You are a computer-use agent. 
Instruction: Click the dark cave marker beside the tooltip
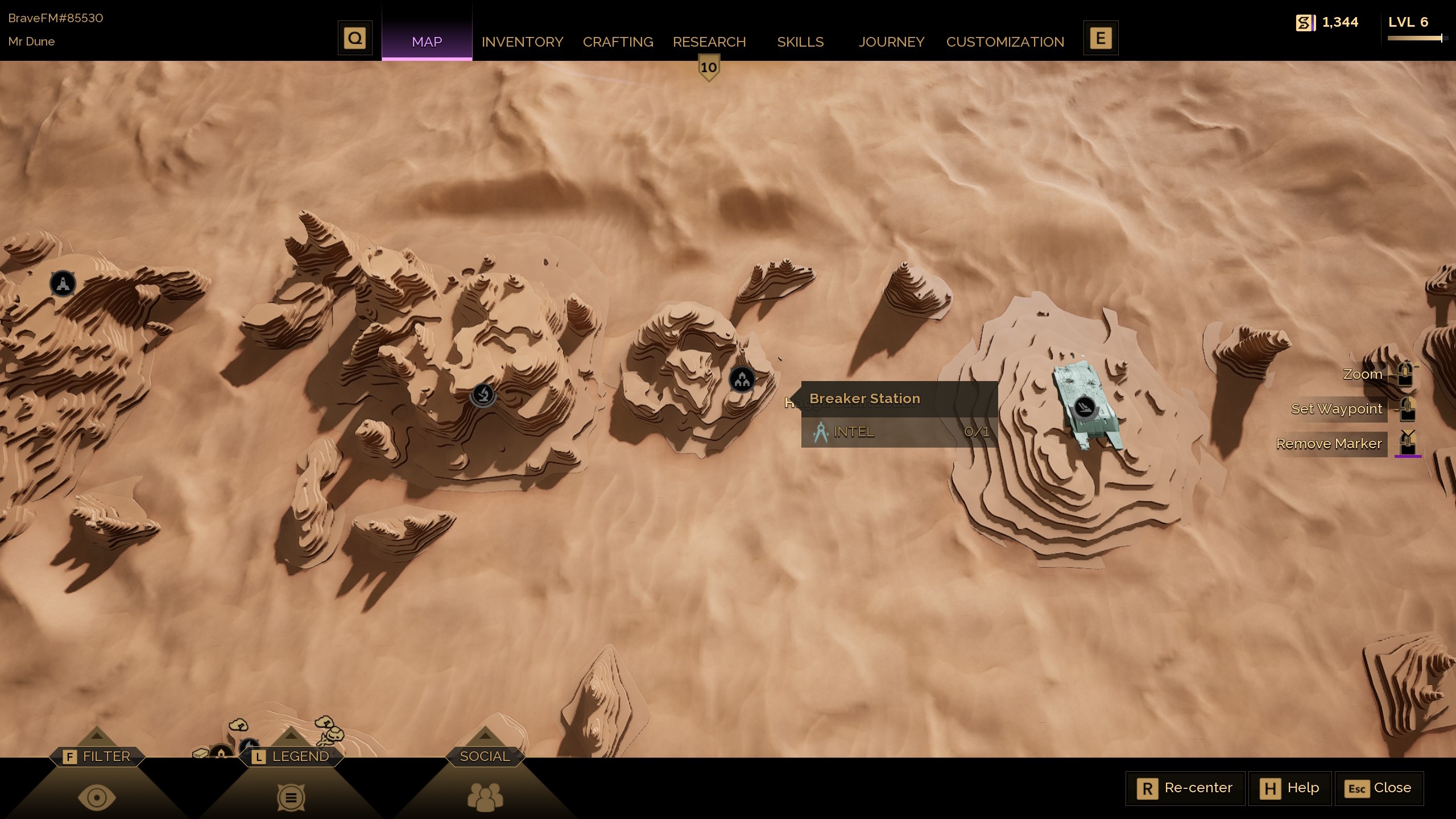coord(741,379)
